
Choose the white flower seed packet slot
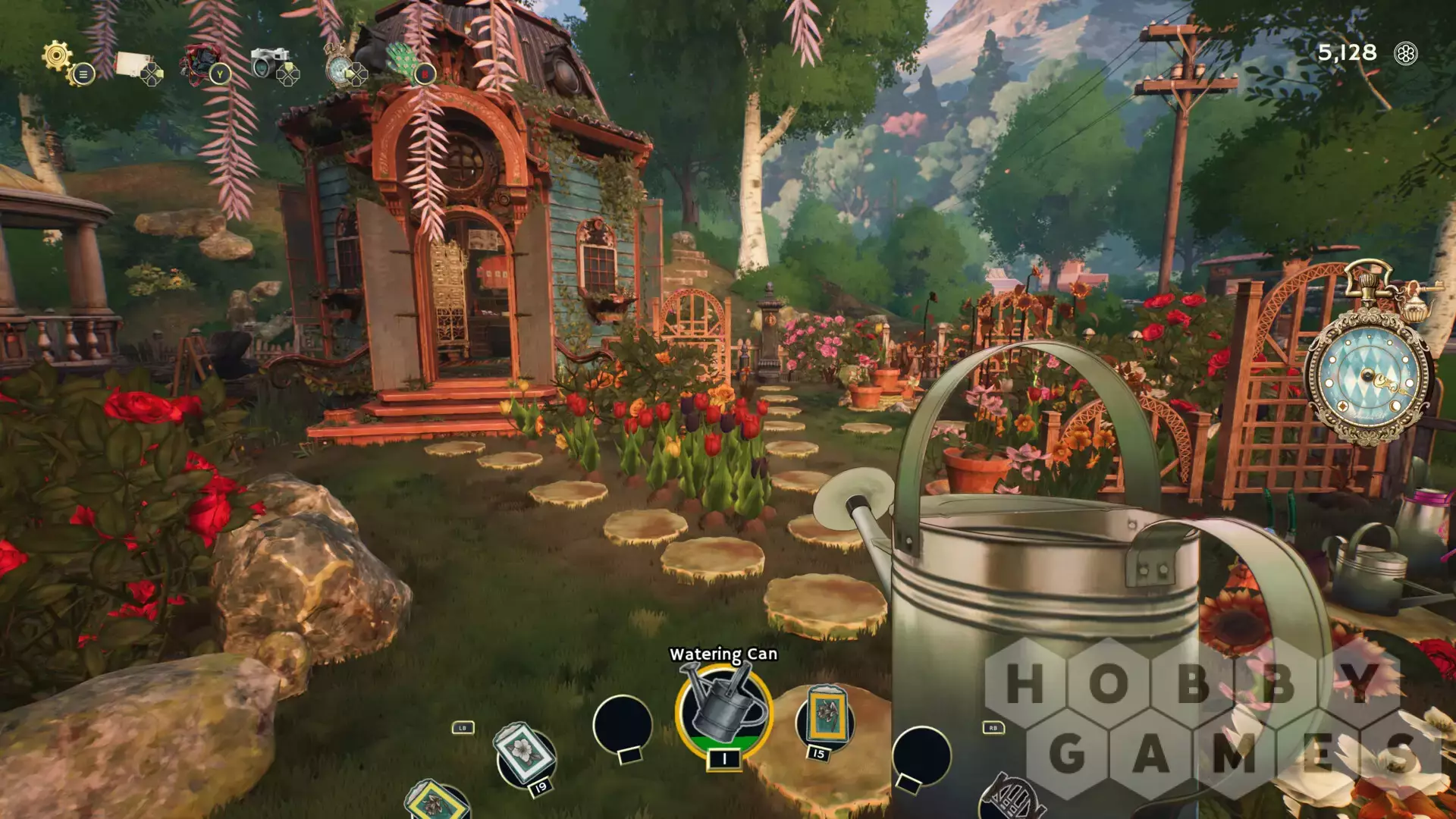(525, 754)
